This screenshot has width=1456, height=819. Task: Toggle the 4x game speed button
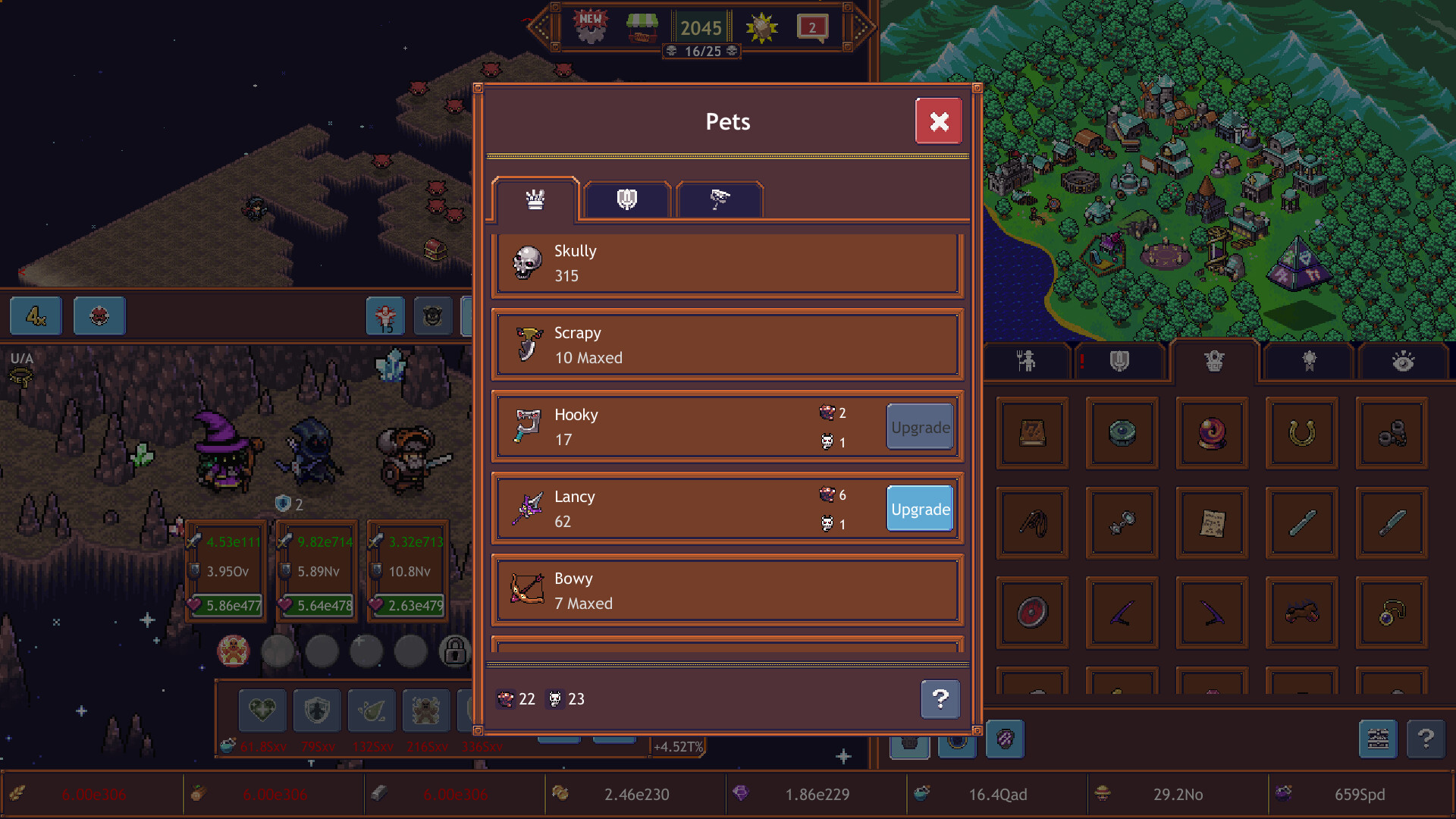35,316
